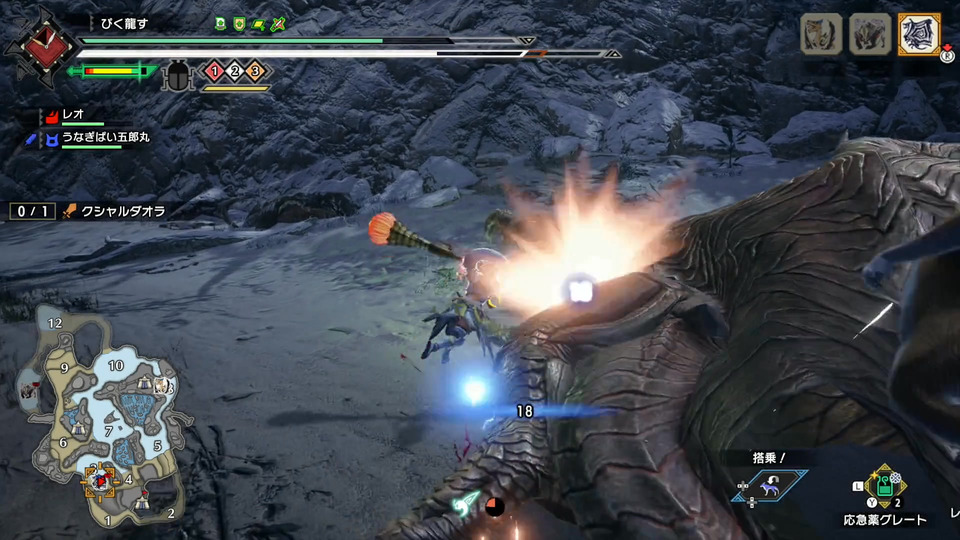
Task: Activate the 搭乗 Palamute ride action
Action: [x=768, y=485]
